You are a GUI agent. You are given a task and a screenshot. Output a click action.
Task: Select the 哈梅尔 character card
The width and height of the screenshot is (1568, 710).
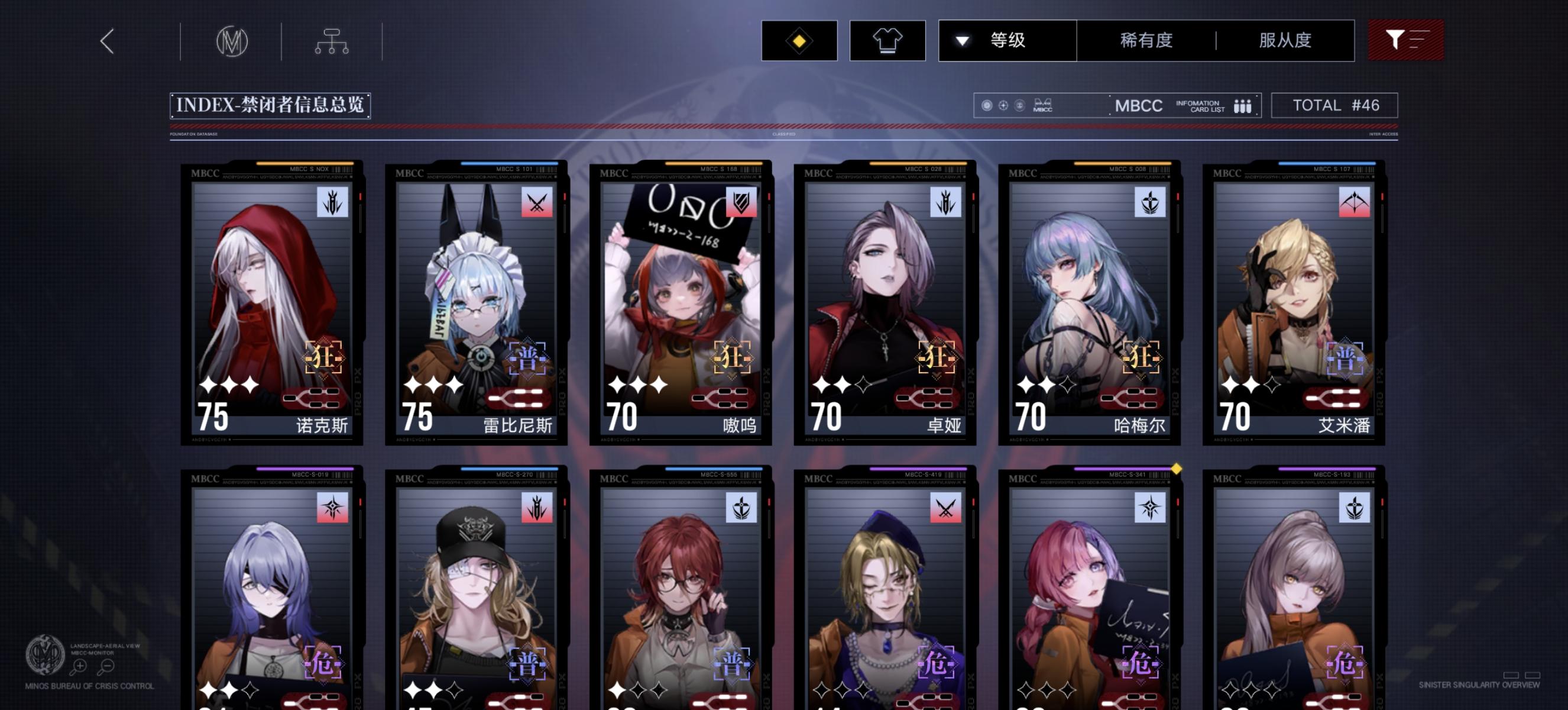coord(1088,305)
